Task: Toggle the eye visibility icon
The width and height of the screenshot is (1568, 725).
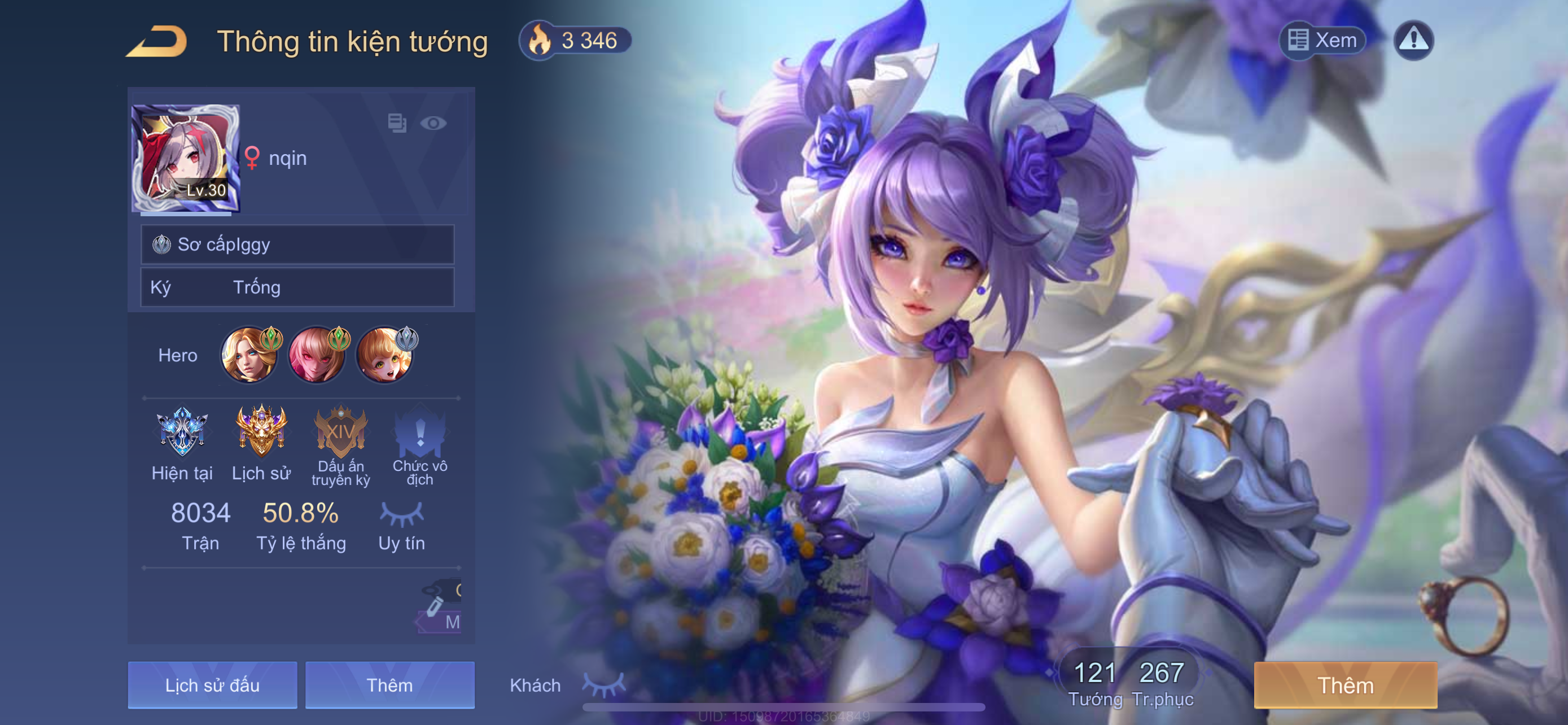Action: click(433, 124)
